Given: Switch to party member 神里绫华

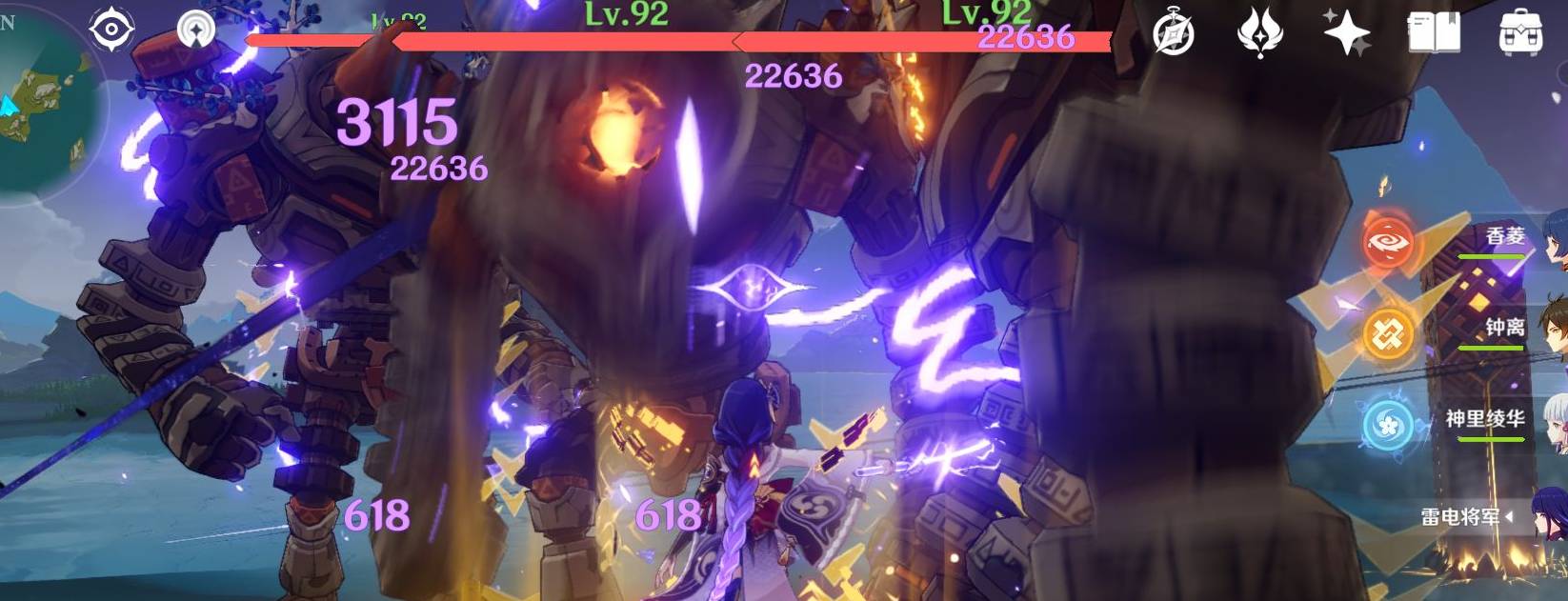Looking at the screenshot, I should click(1486, 420).
